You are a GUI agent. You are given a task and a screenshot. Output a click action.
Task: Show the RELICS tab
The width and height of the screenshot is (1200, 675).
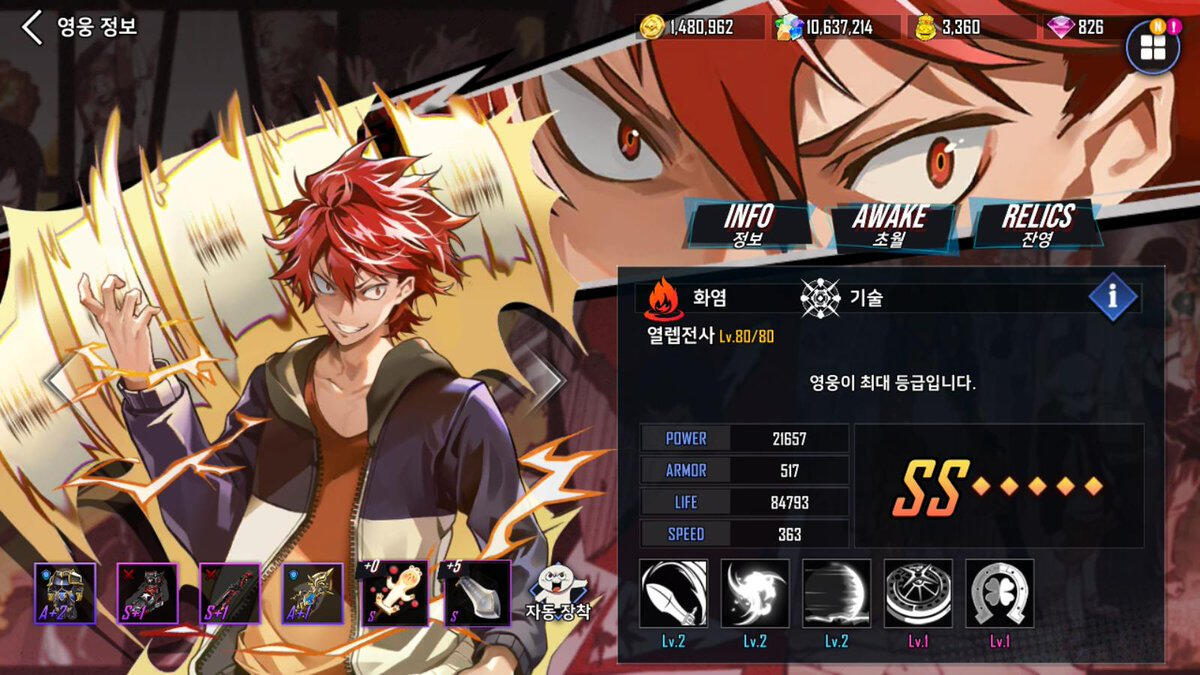(1036, 224)
